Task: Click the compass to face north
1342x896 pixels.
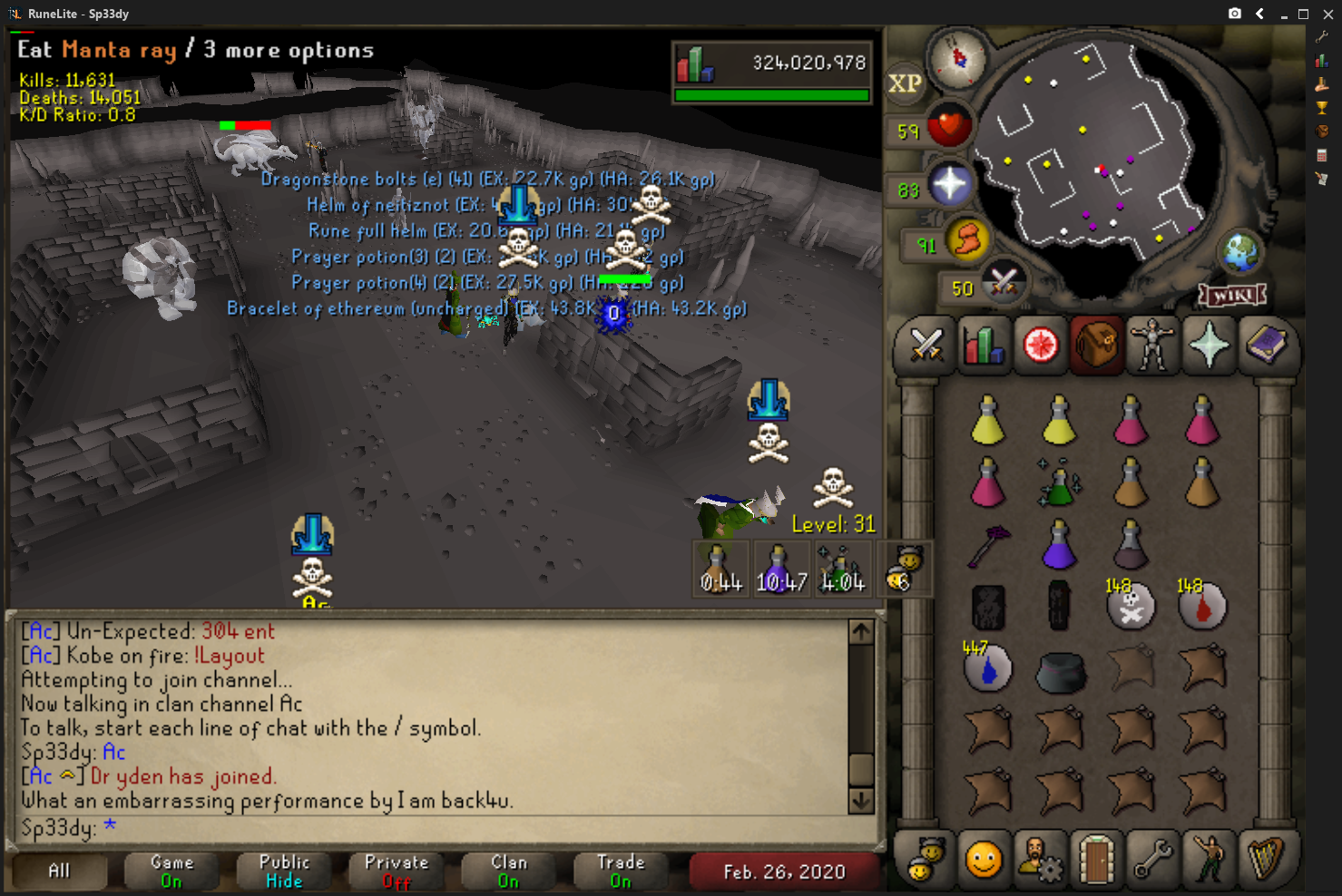Action: pos(958,58)
